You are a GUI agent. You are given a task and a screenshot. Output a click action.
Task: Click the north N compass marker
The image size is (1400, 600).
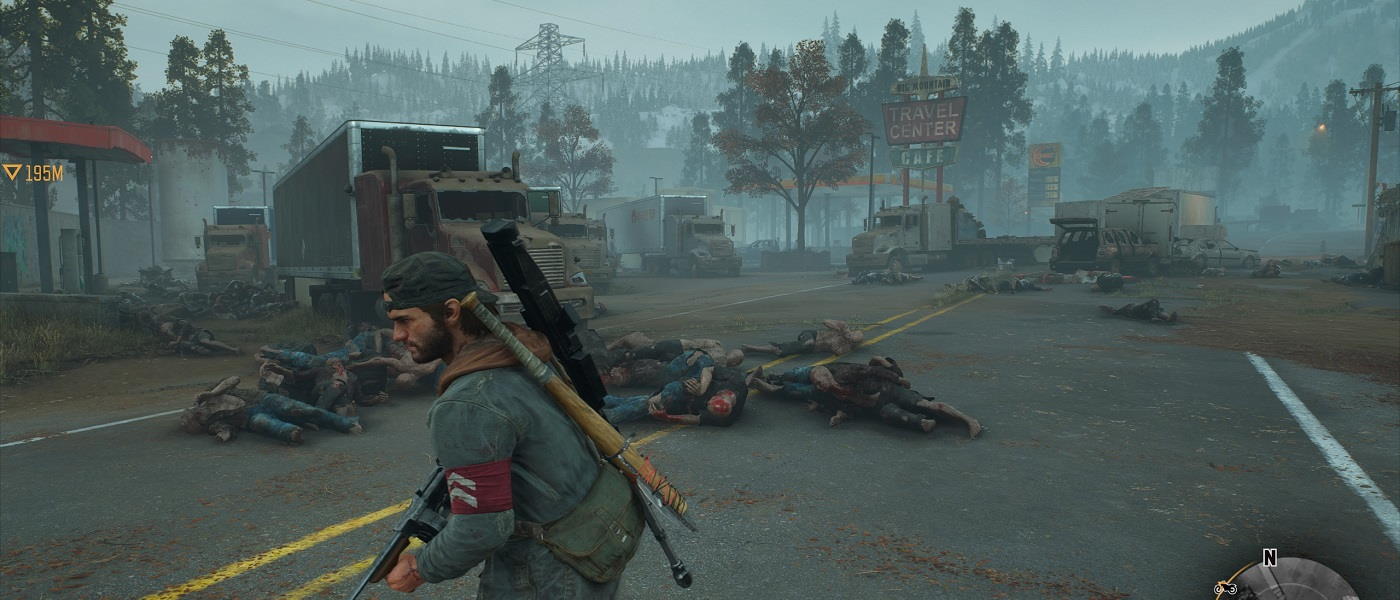[x=1270, y=558]
